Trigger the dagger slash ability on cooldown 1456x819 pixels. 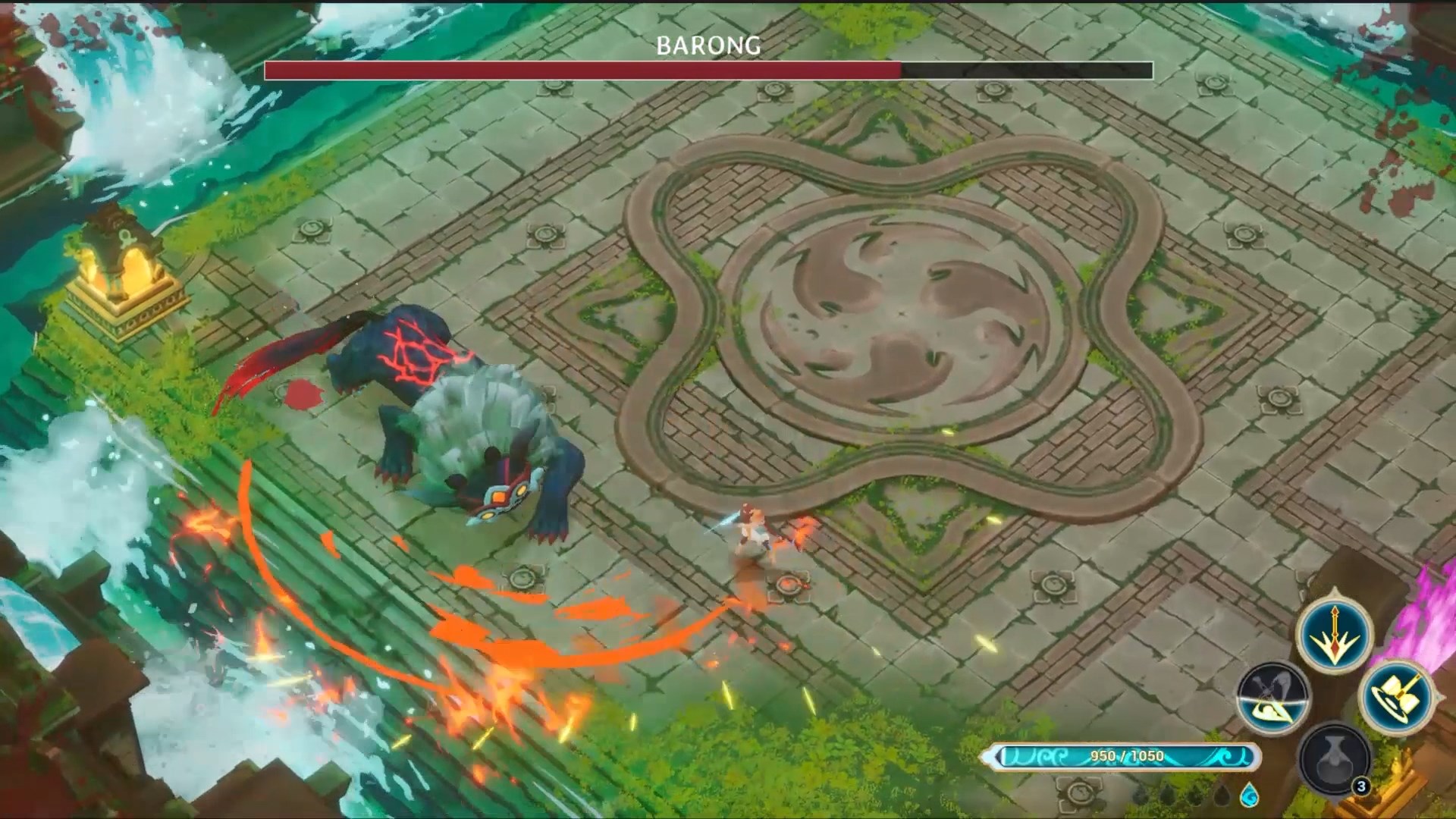pyautogui.click(x=1273, y=698)
